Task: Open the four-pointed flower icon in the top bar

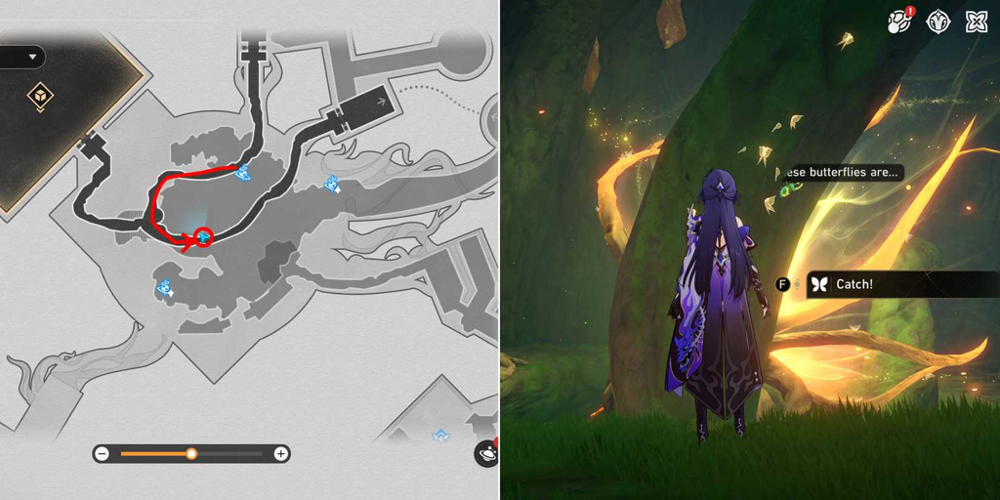Action: [976, 22]
